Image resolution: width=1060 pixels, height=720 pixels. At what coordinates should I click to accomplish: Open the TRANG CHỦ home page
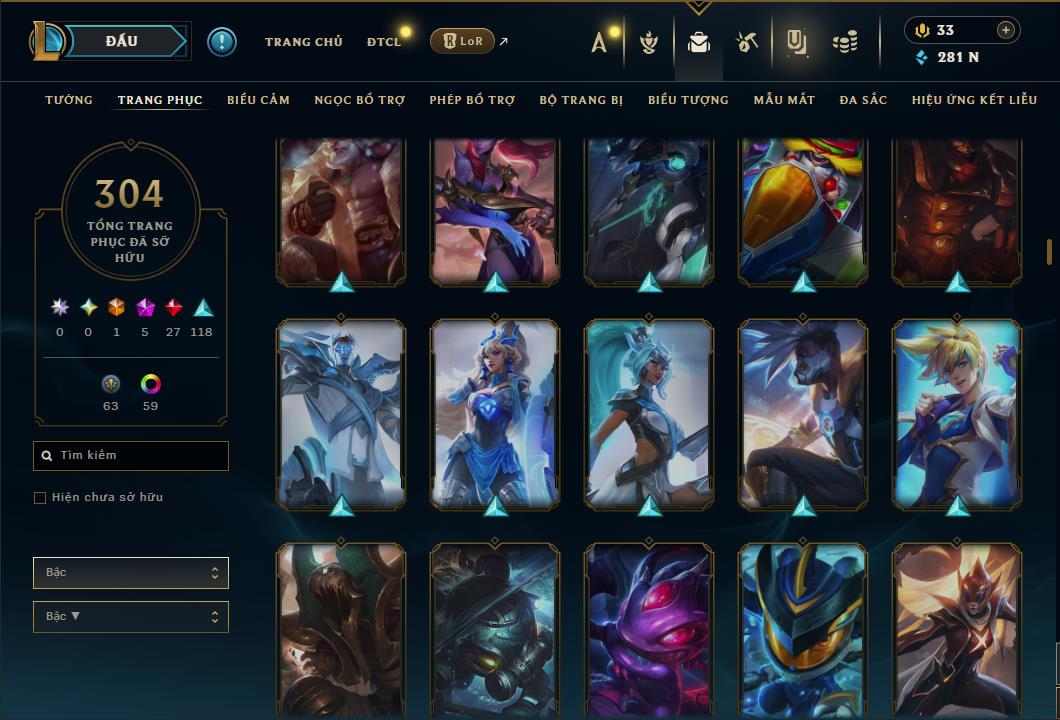click(x=303, y=42)
